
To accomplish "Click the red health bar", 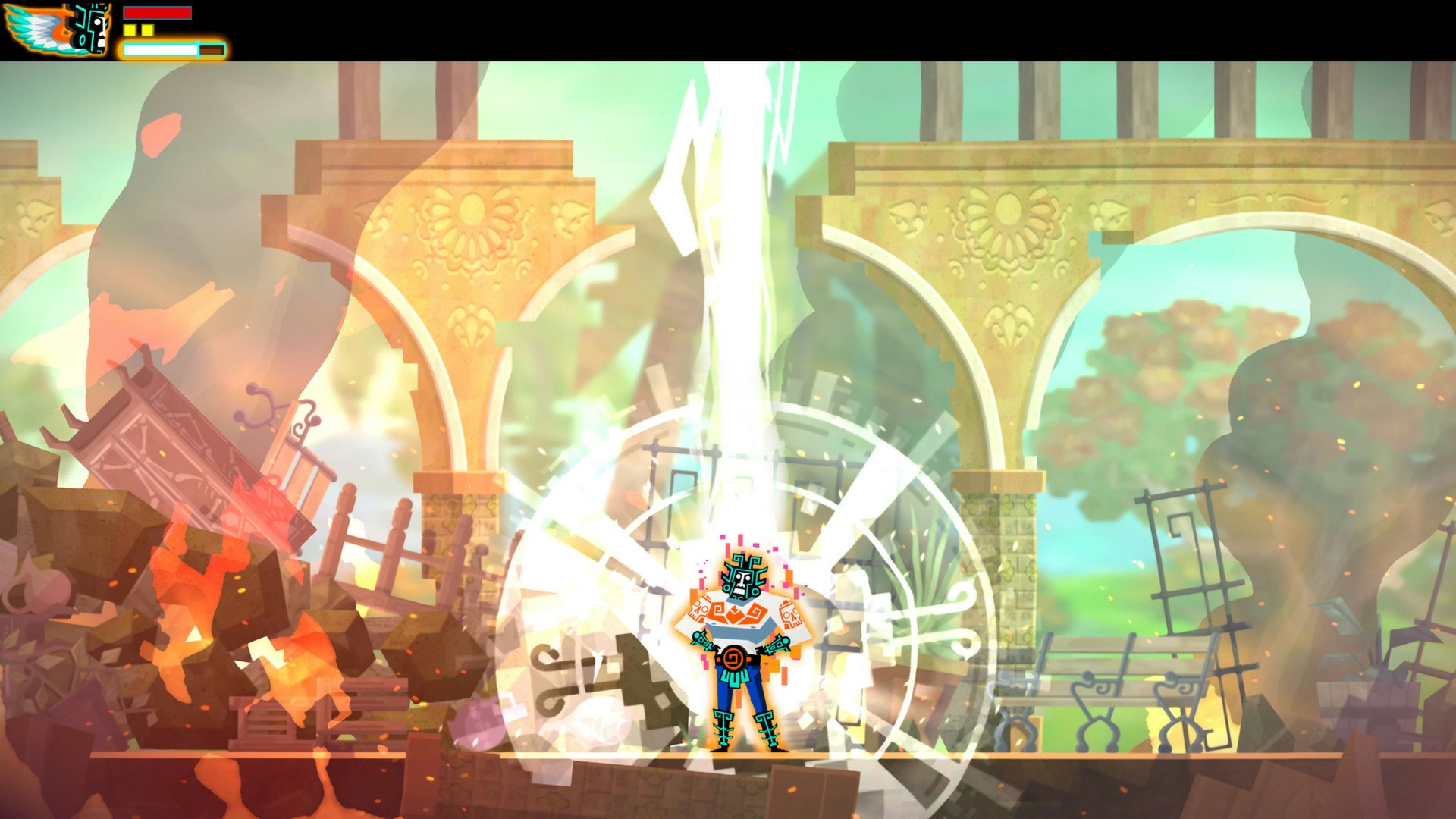I will [158, 13].
